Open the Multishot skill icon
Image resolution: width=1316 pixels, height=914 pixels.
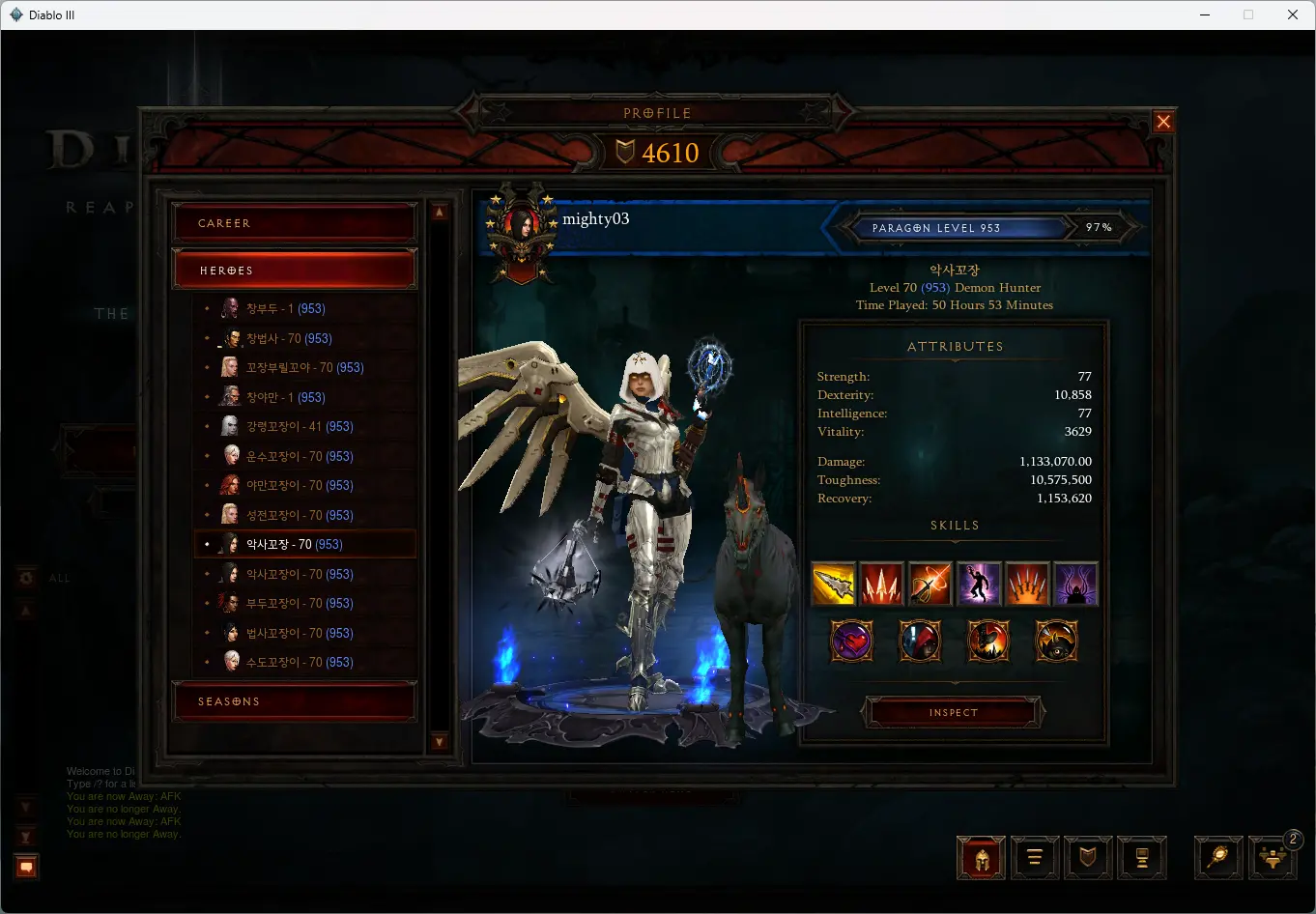coord(881,584)
